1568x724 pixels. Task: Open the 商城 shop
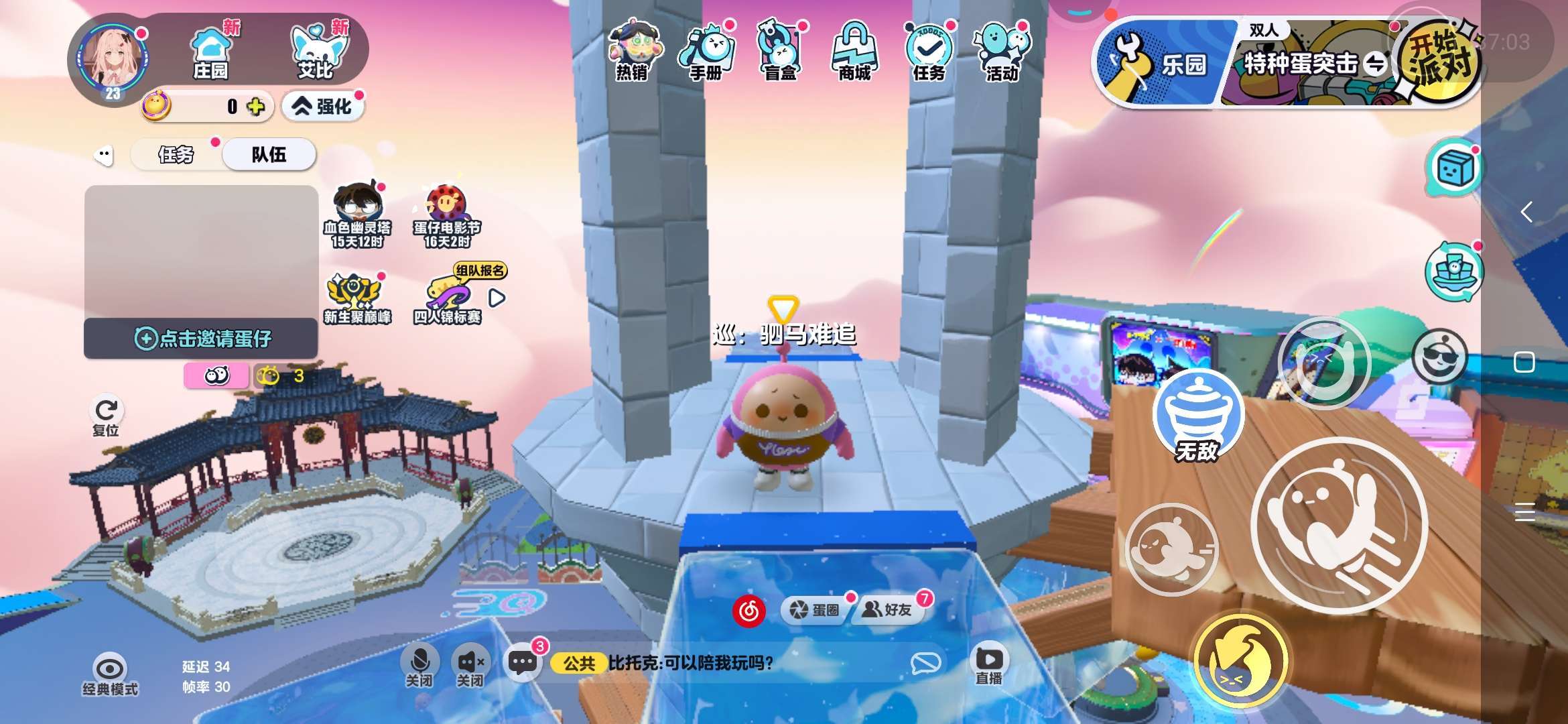pos(854,51)
